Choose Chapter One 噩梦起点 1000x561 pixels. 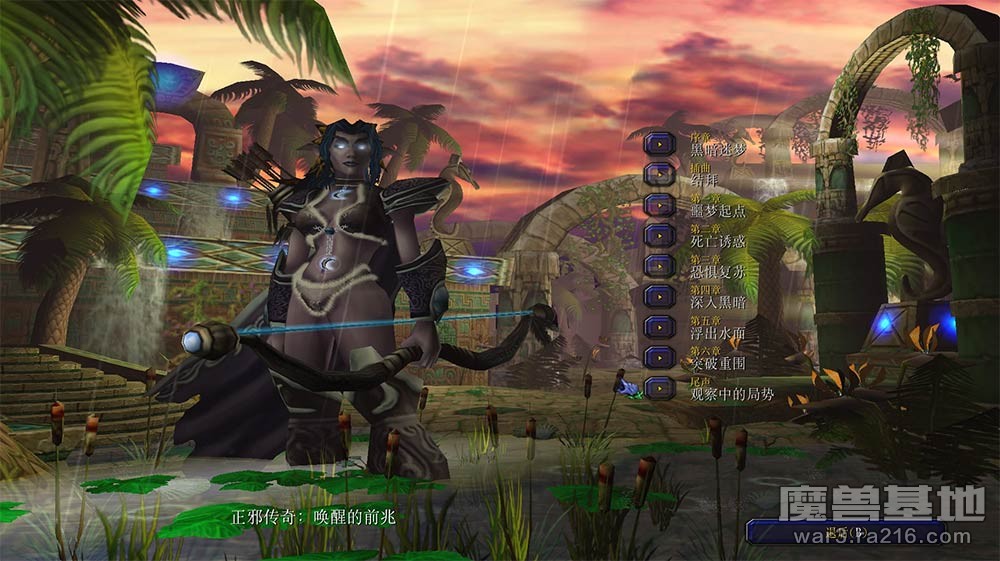click(660, 205)
